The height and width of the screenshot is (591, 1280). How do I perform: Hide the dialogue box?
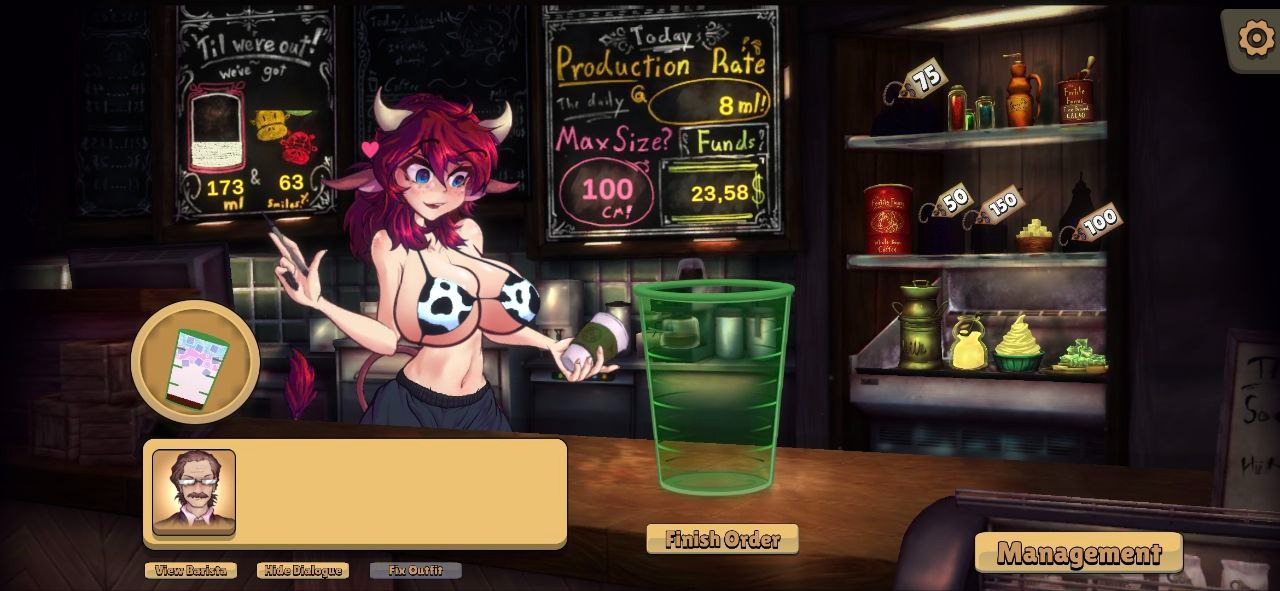pyautogui.click(x=303, y=570)
